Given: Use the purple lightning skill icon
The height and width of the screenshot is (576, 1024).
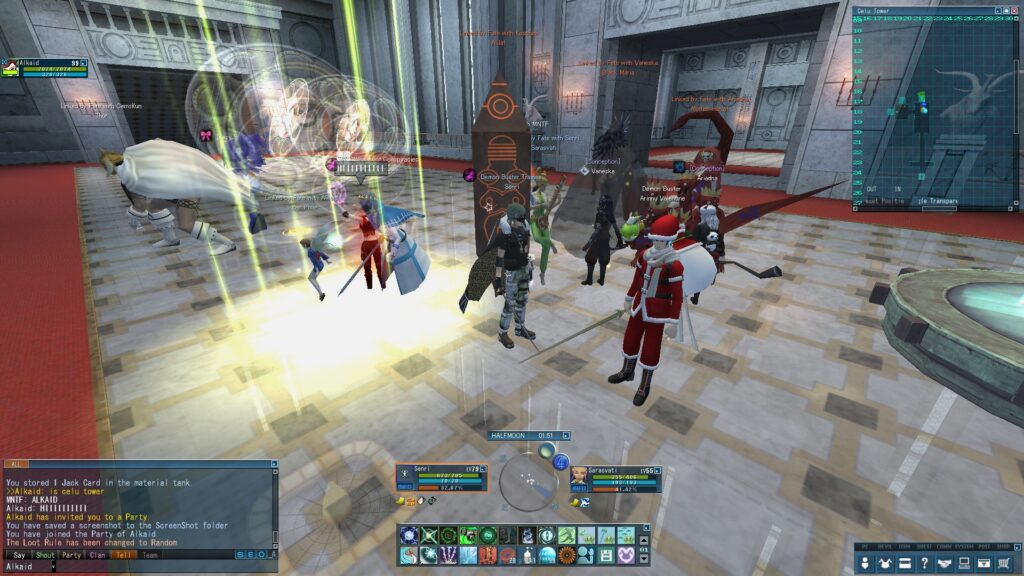Looking at the screenshot, I should 448,554.
